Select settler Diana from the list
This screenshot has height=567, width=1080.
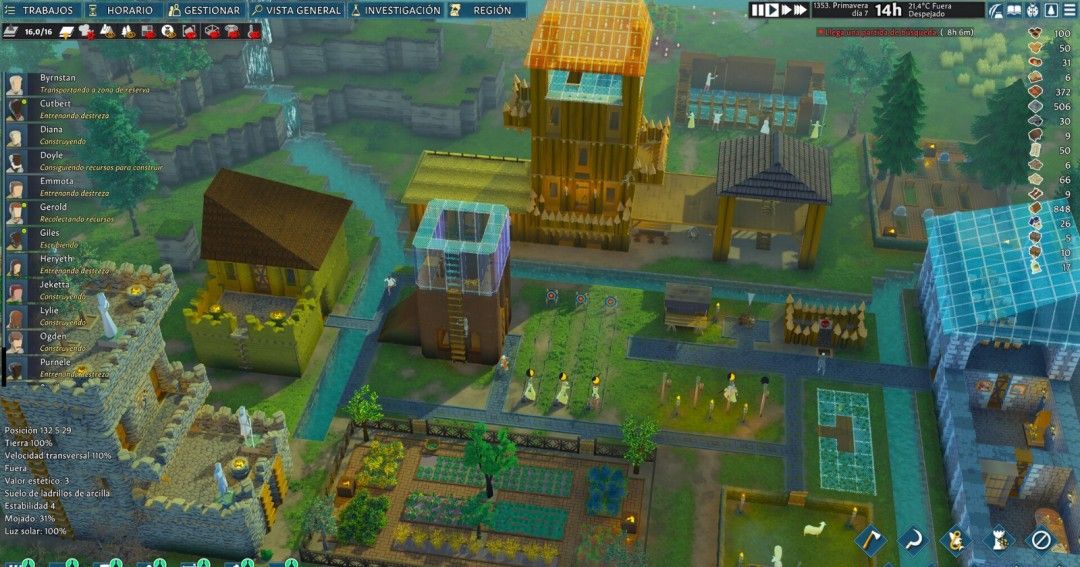pyautogui.click(x=52, y=129)
